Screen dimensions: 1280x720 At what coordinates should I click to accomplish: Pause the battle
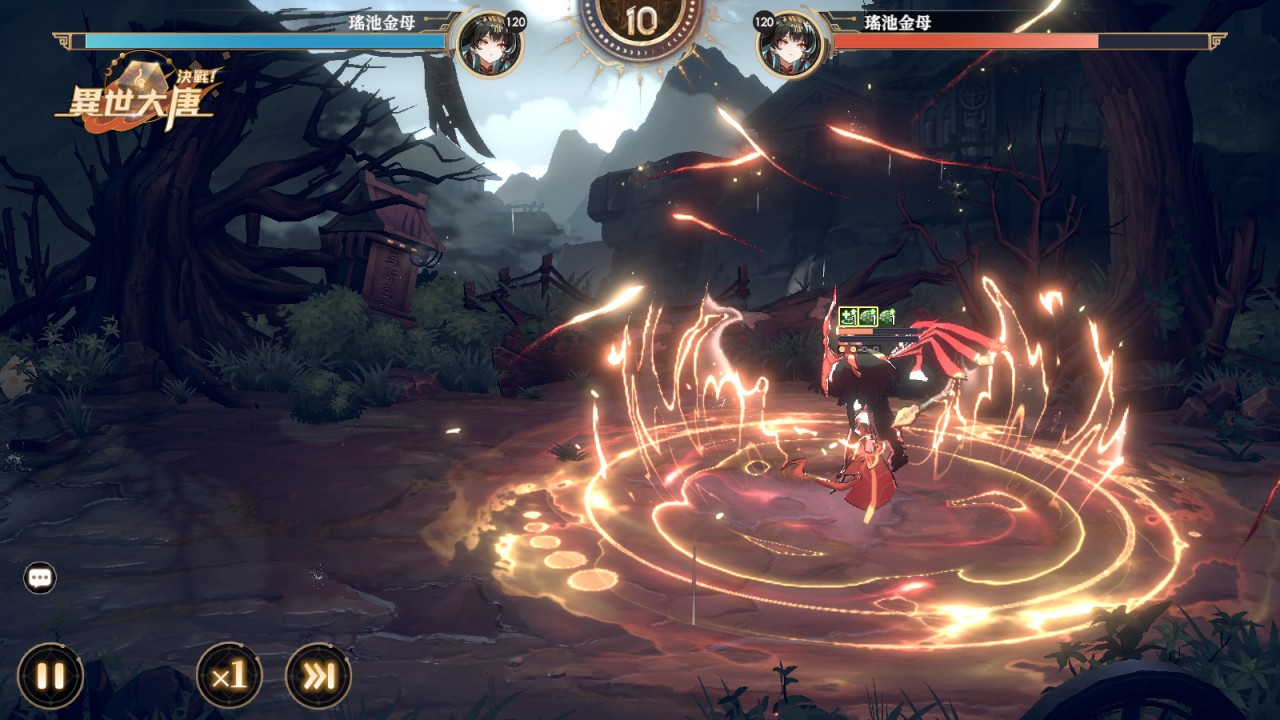click(x=50, y=676)
